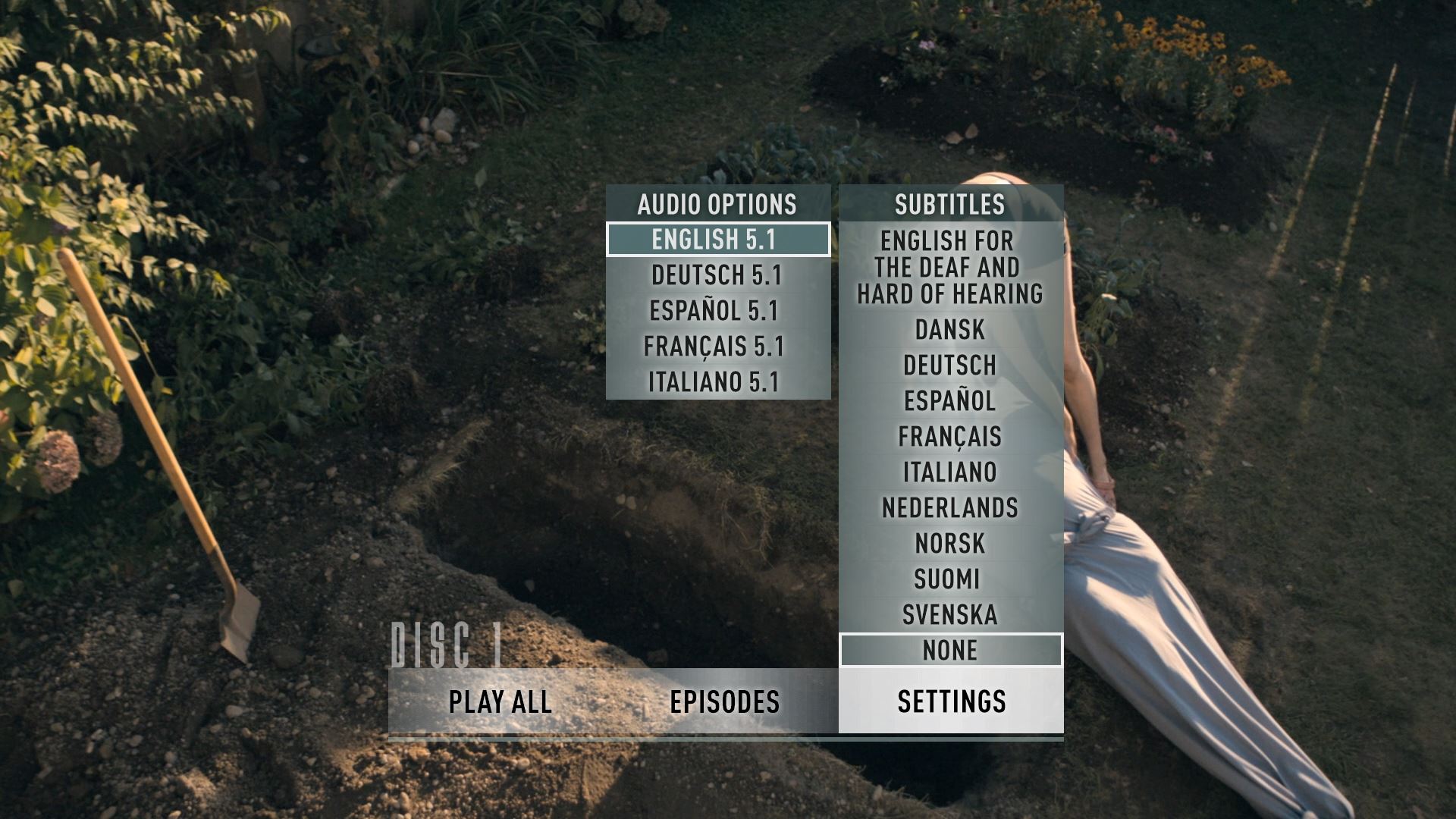The height and width of the screenshot is (819, 1456).
Task: Pick Italiano subtitles
Action: click(950, 472)
